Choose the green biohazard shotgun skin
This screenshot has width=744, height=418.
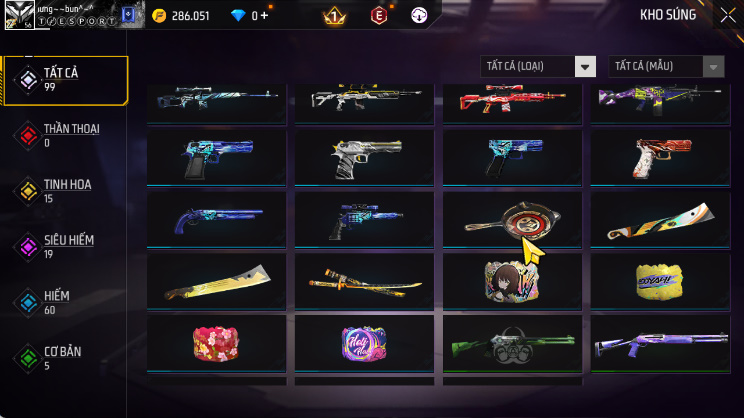pos(514,343)
